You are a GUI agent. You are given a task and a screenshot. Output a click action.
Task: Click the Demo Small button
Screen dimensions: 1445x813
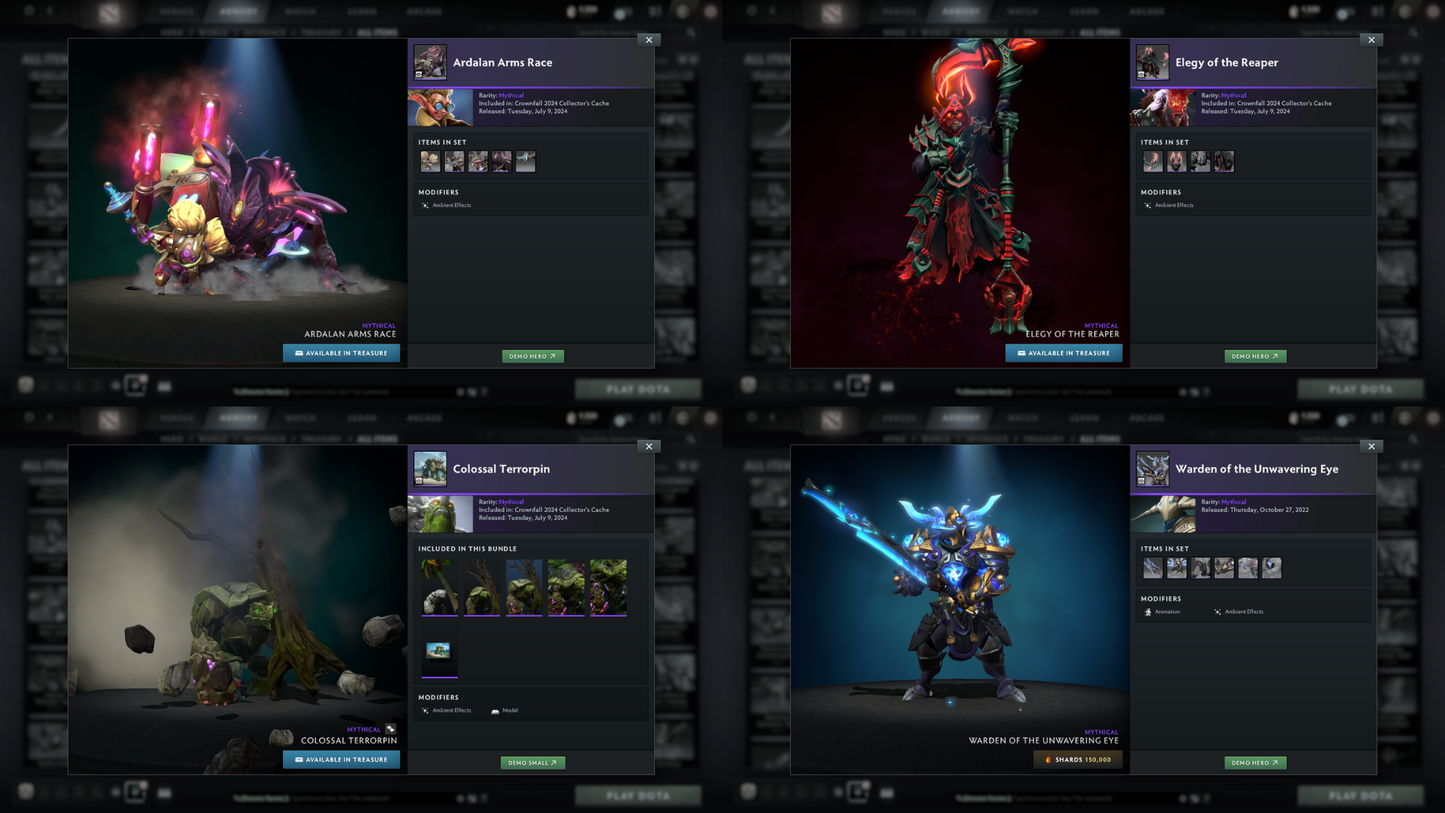coord(532,763)
